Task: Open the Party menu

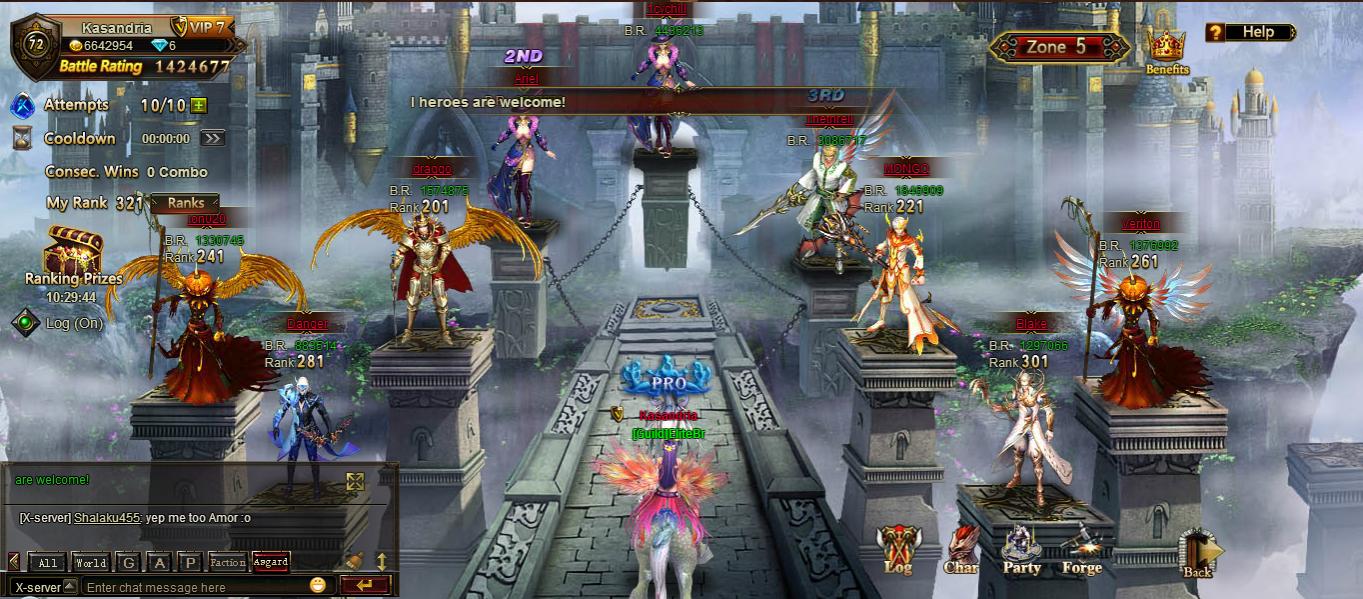Action: 1021,549
